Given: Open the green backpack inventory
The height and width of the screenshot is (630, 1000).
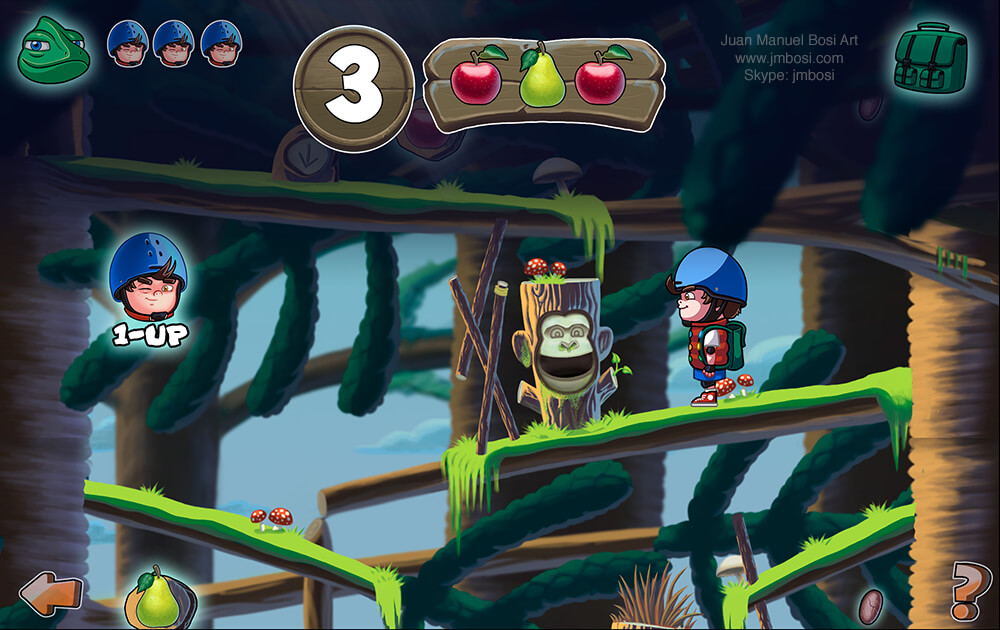Looking at the screenshot, I should click(x=930, y=57).
